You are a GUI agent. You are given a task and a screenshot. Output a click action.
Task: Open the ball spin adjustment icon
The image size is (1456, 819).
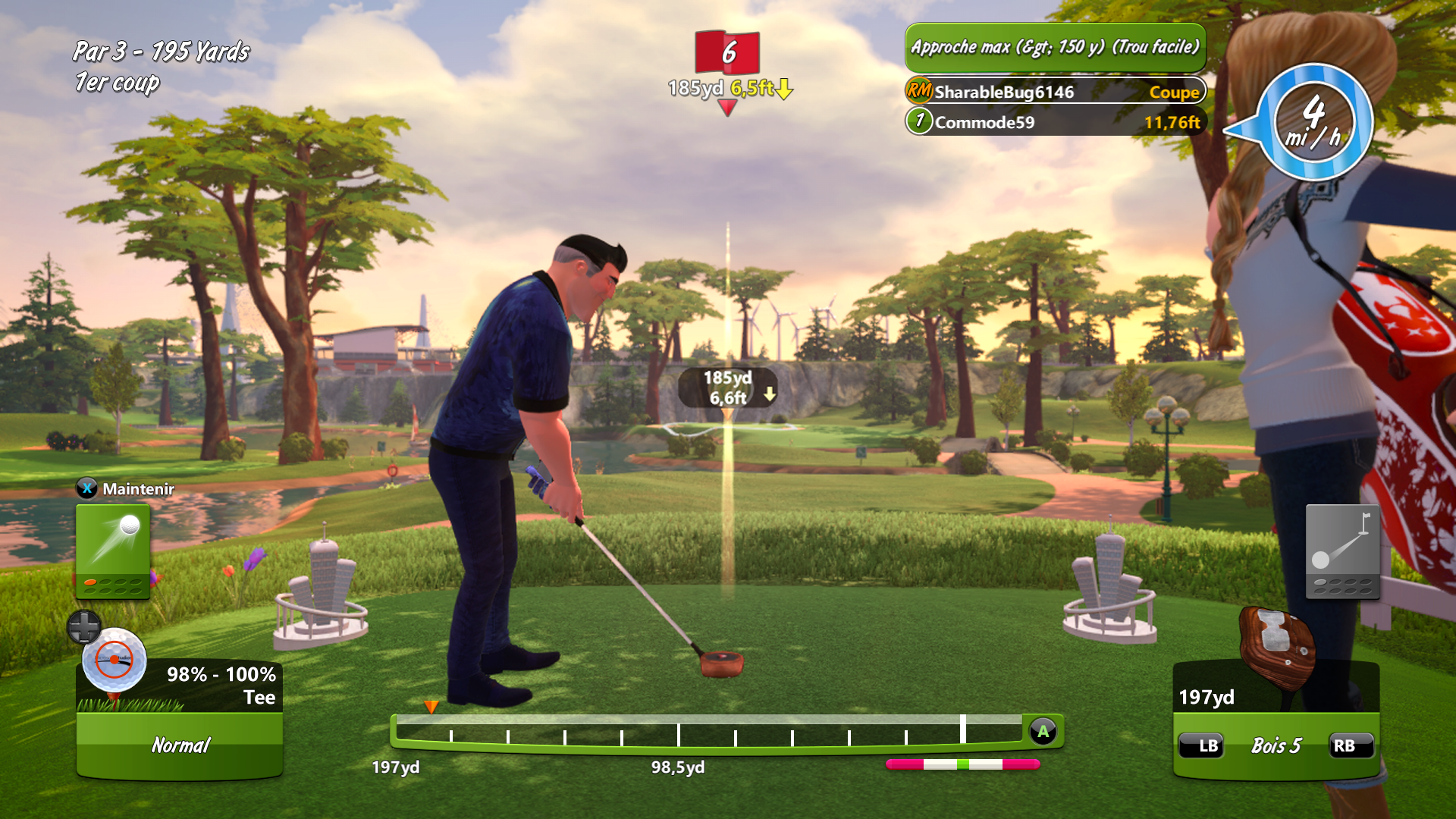(x=114, y=660)
